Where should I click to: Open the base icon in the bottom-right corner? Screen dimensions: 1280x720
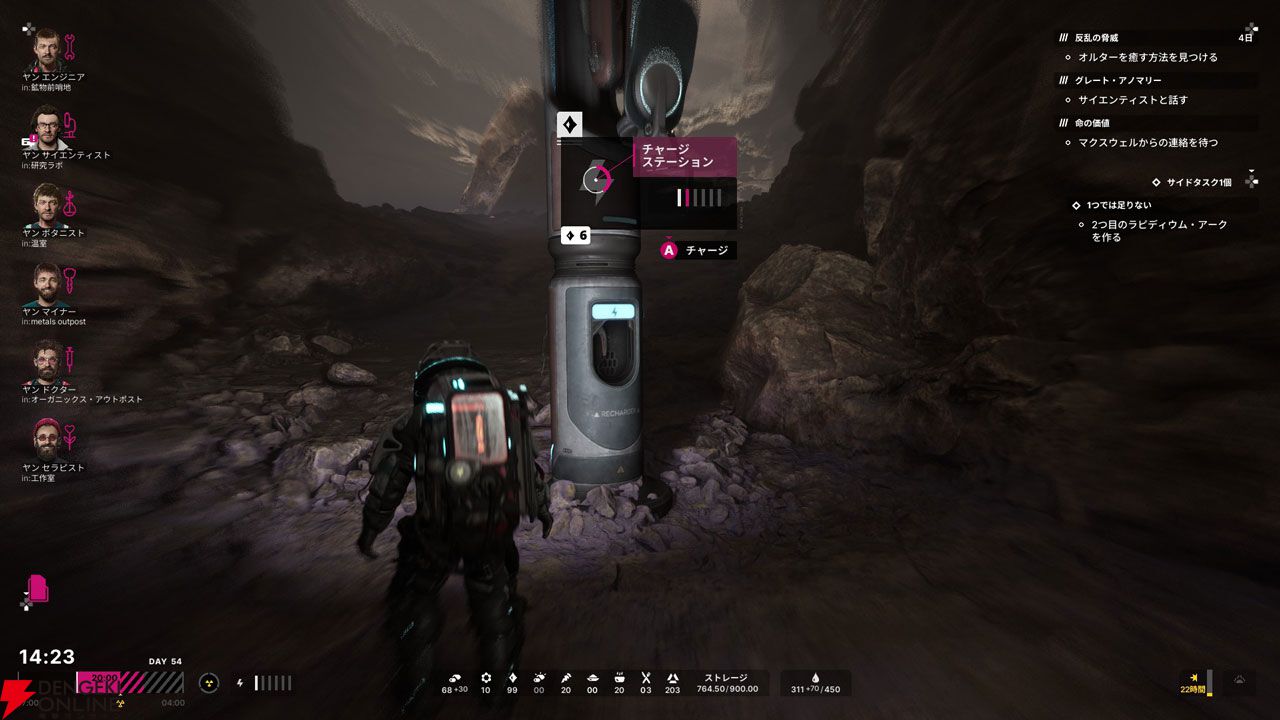pyautogui.click(x=1238, y=682)
